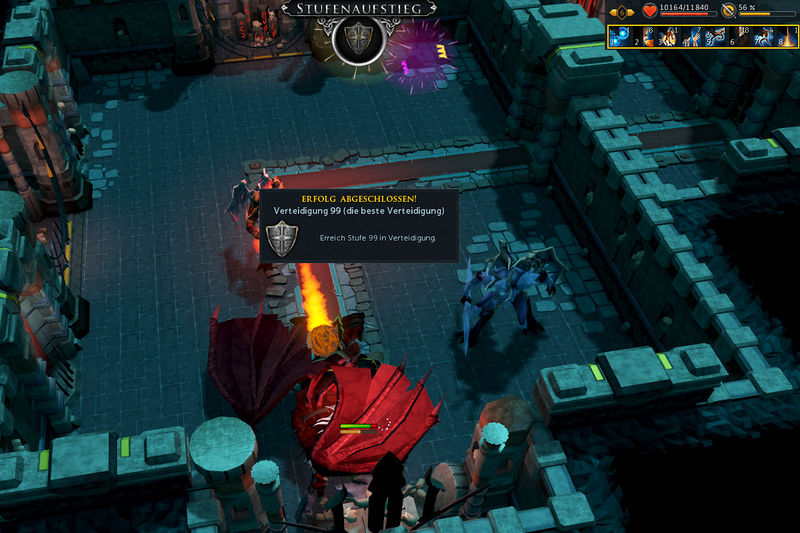Activate the blue orbs ability in slot 1
The image size is (800, 533).
tap(620, 37)
